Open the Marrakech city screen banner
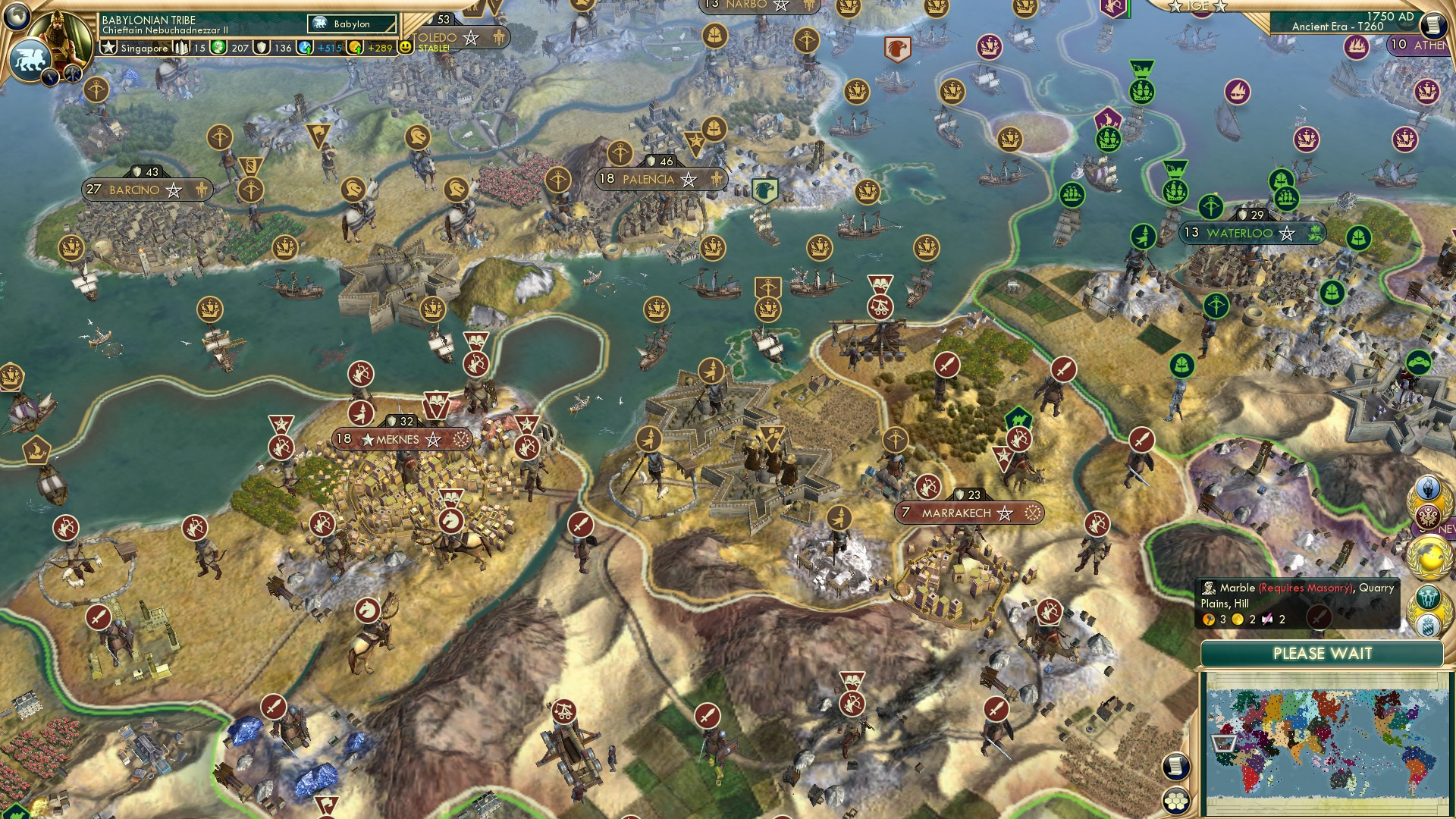The height and width of the screenshot is (819, 1456). [958, 513]
